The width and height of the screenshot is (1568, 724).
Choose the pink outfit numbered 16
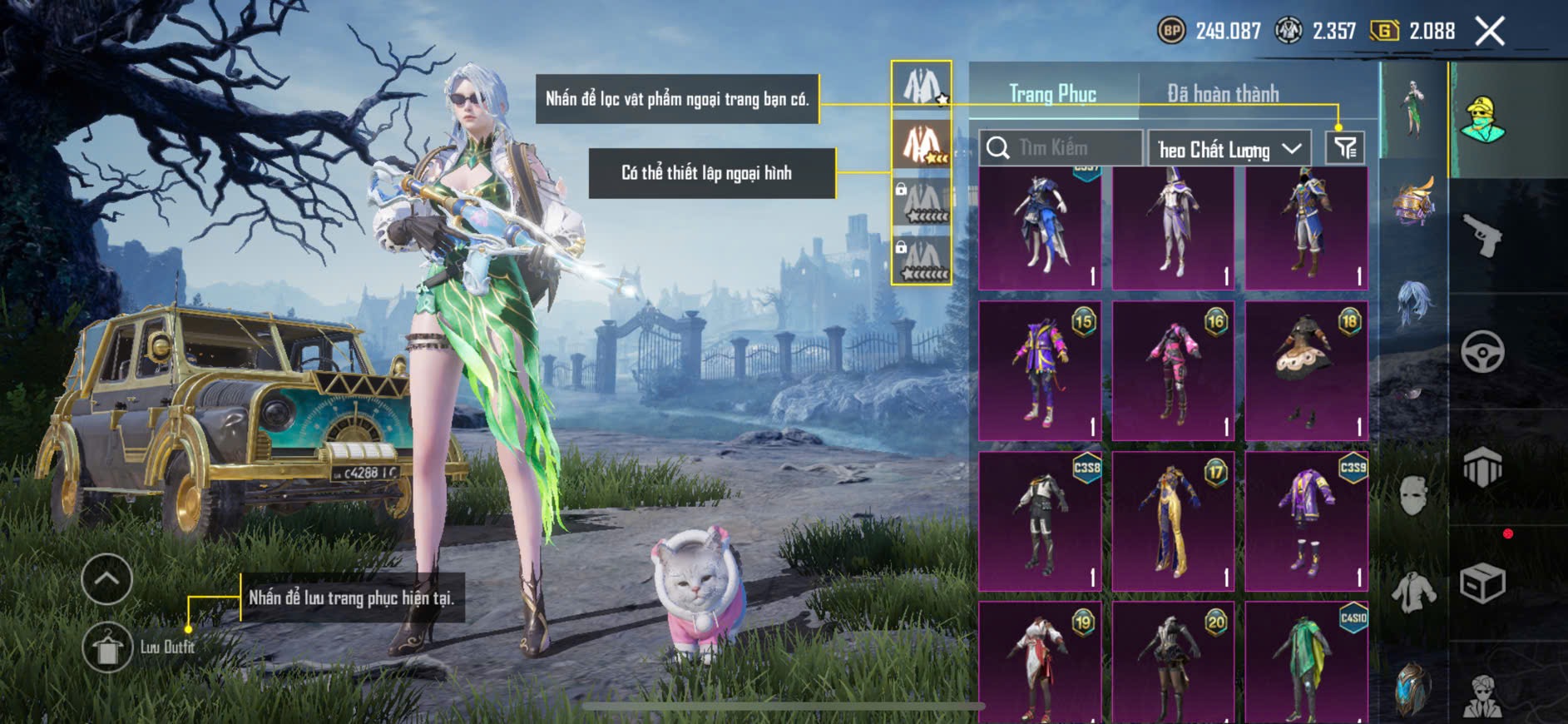(1173, 371)
